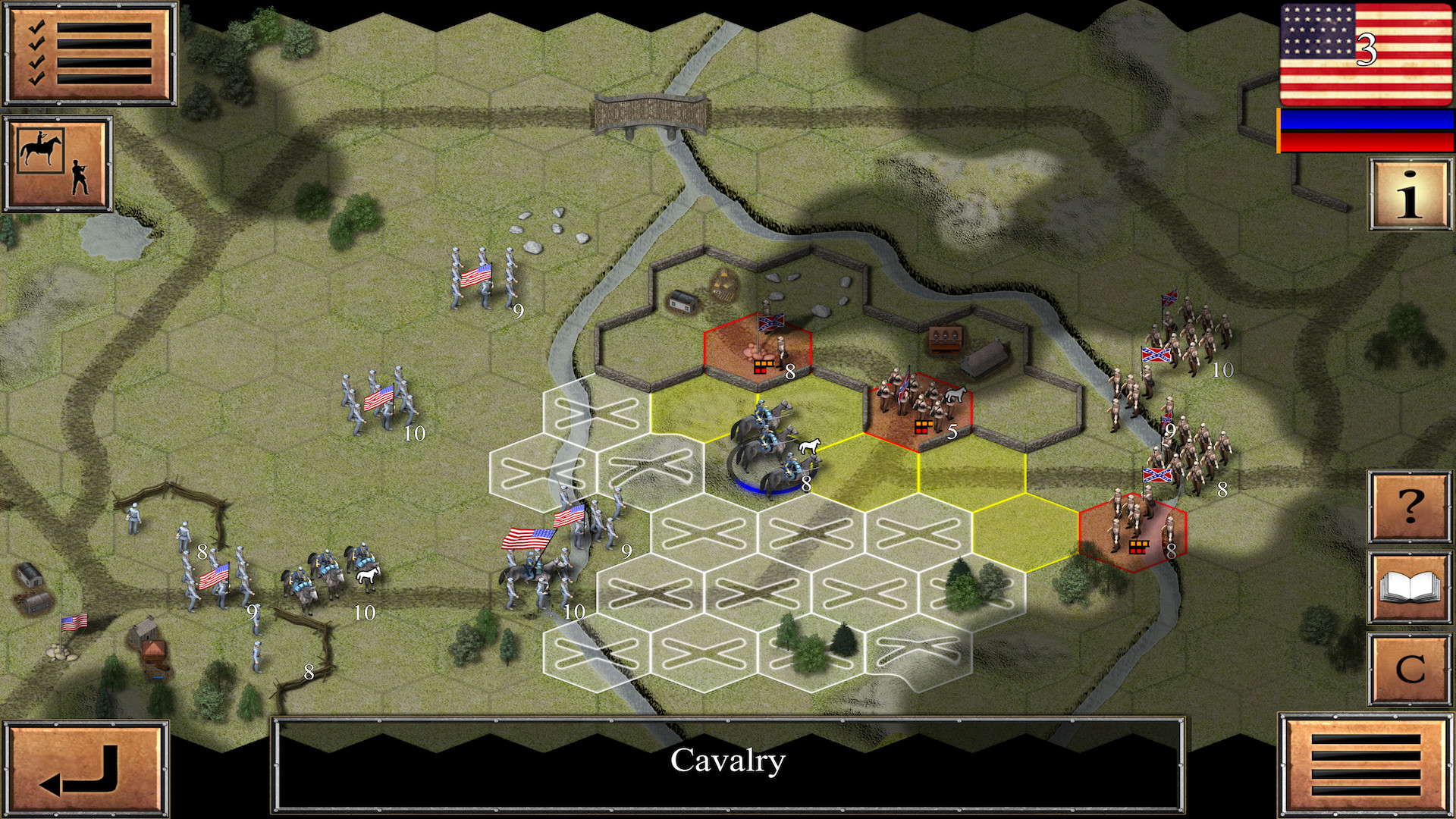Attack the Confederate flag unit in red hex

pyautogui.click(x=758, y=346)
